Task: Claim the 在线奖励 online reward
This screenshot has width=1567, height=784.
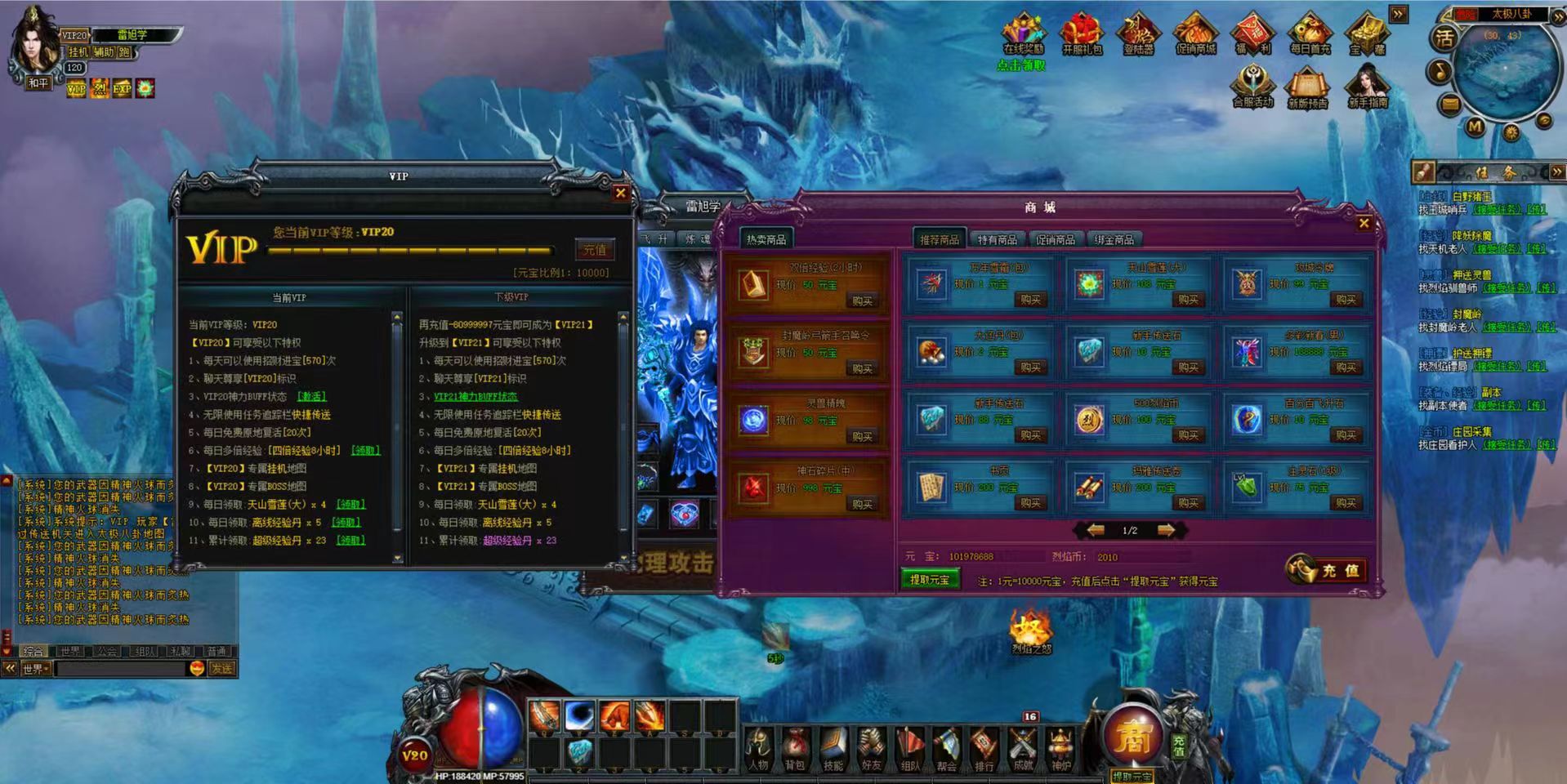Action: pos(1023,35)
